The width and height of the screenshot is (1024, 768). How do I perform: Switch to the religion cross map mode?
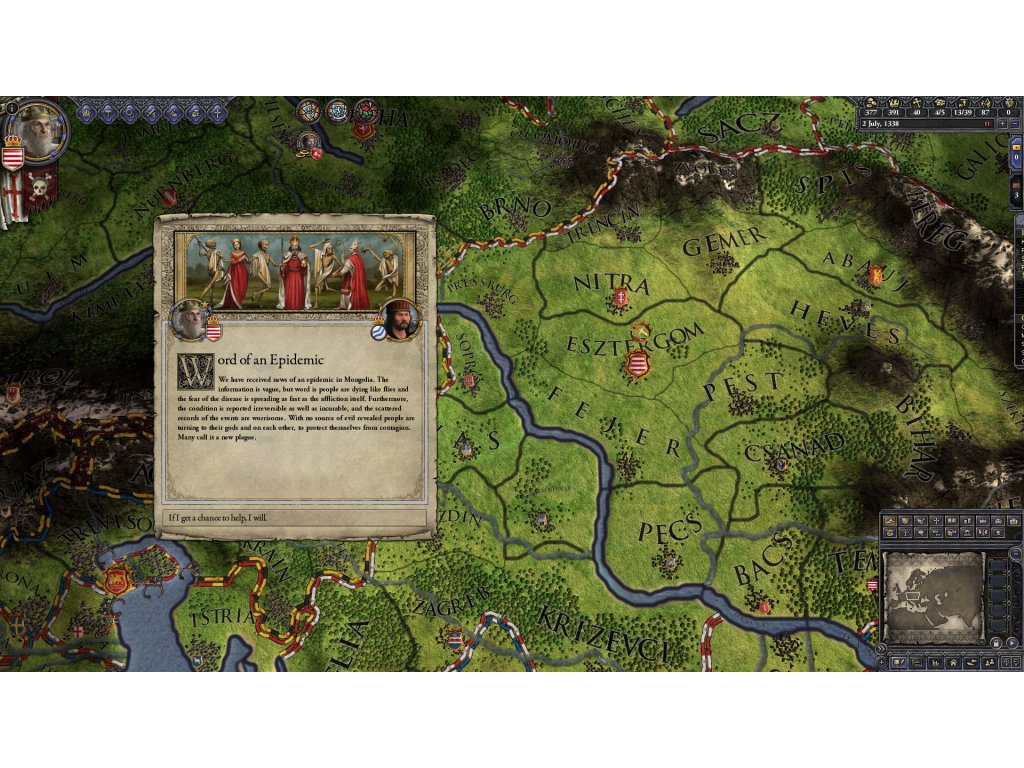pyautogui.click(x=936, y=521)
